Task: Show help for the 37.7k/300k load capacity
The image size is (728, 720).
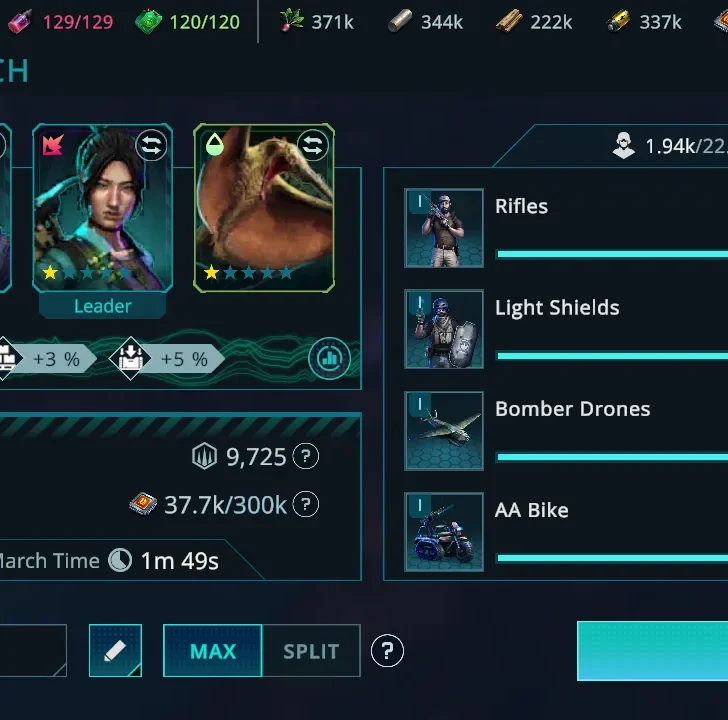Action: 307,505
